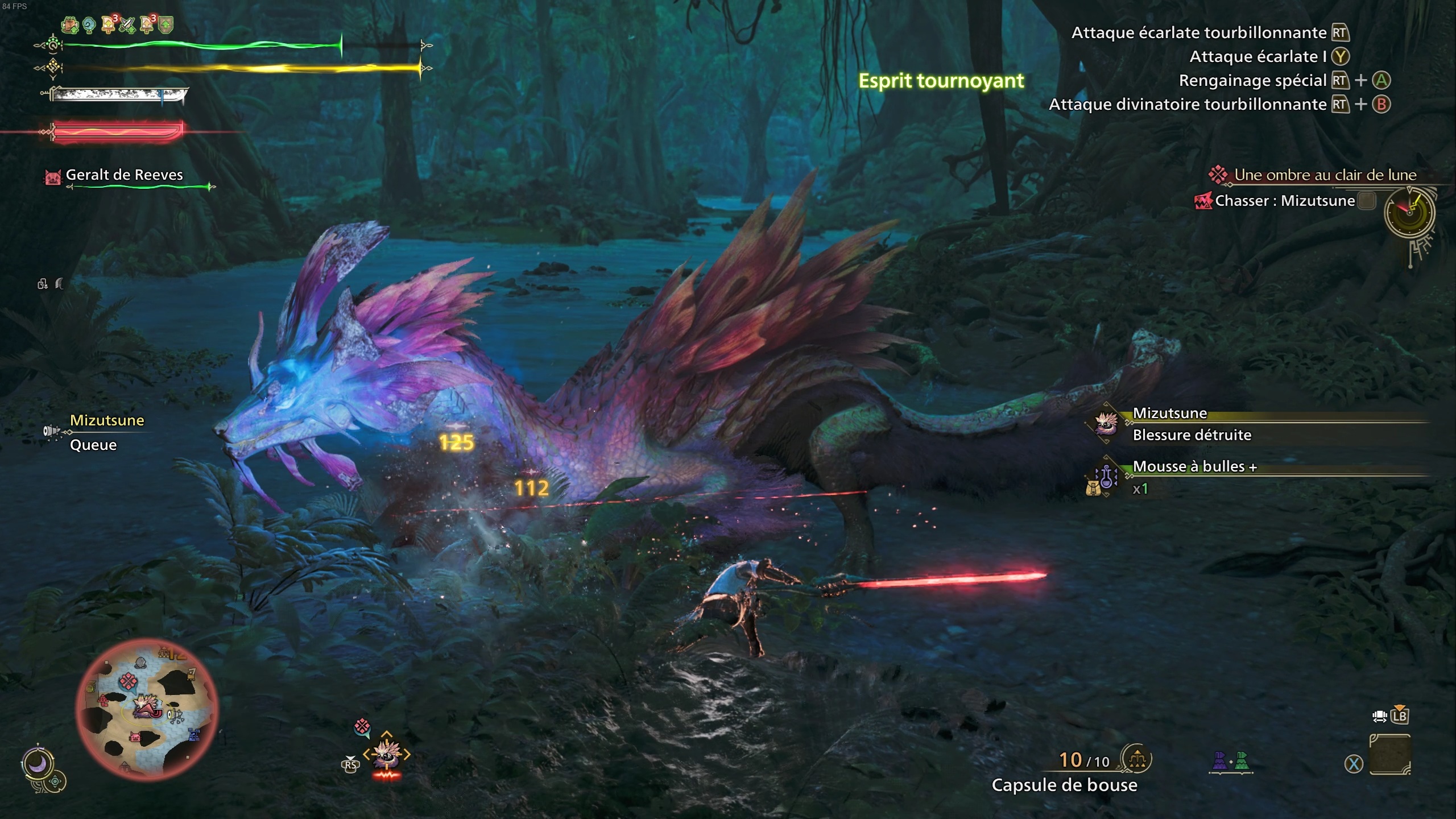Expand the LB item bar with its orange chevron
Viewport: 1456px width, 819px height.
1400,706
